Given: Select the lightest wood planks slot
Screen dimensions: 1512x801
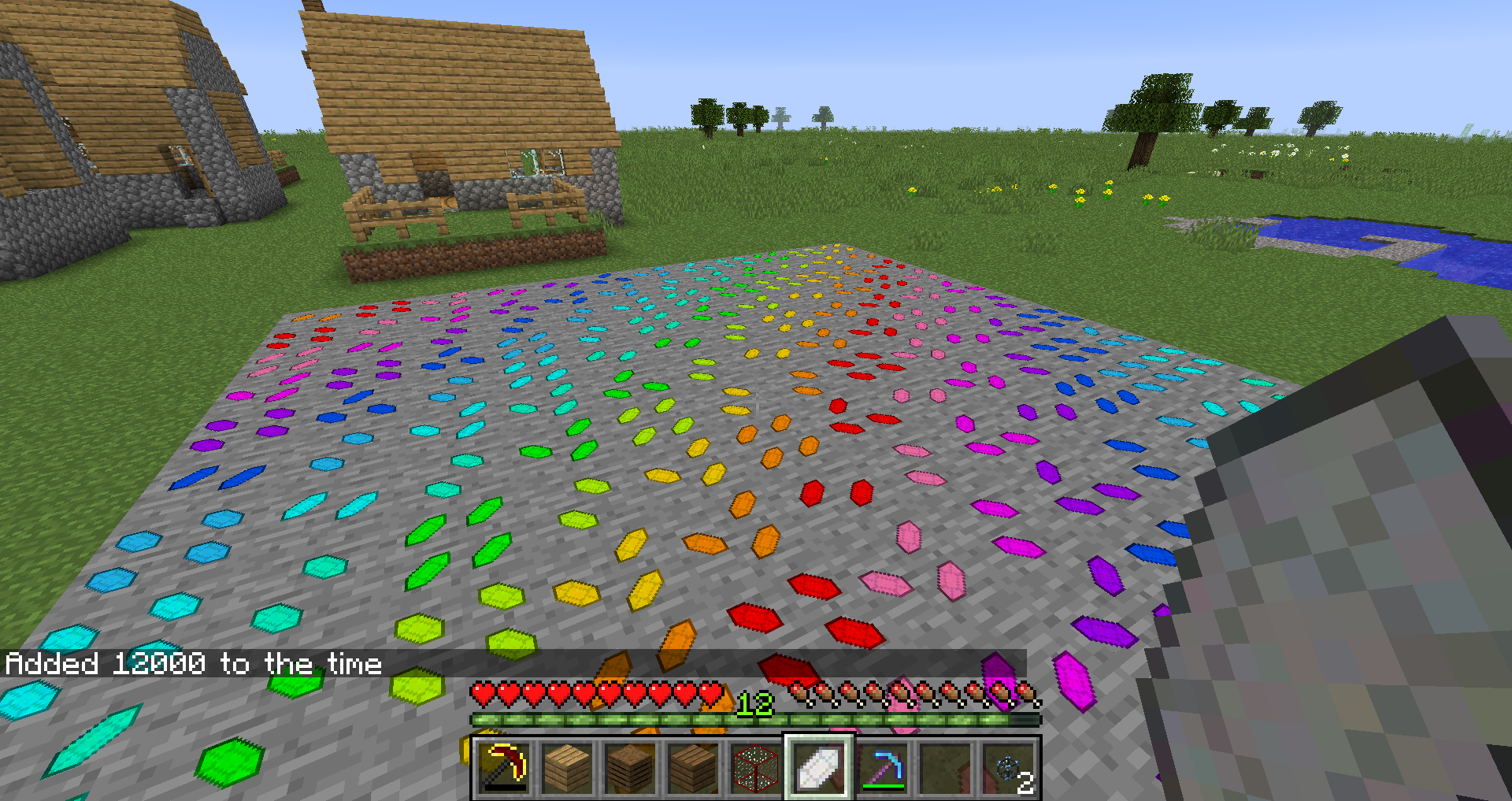Looking at the screenshot, I should pyautogui.click(x=567, y=768).
